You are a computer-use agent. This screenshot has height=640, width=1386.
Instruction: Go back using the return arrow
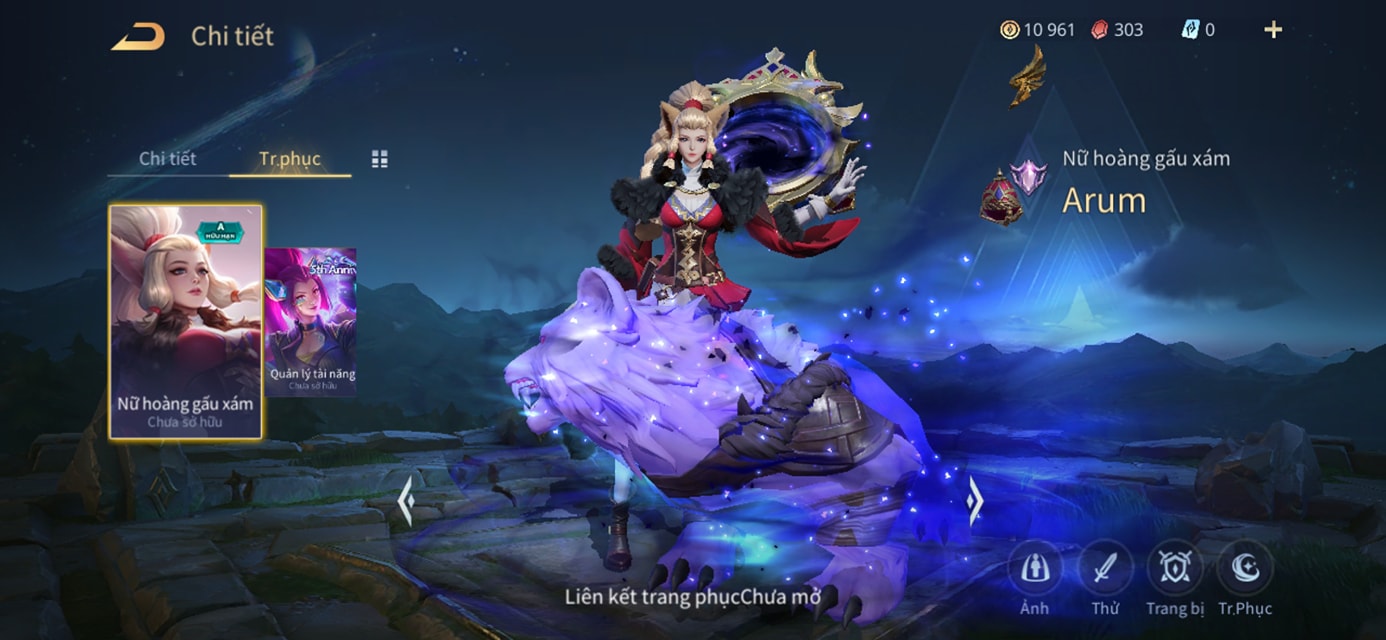tap(138, 37)
